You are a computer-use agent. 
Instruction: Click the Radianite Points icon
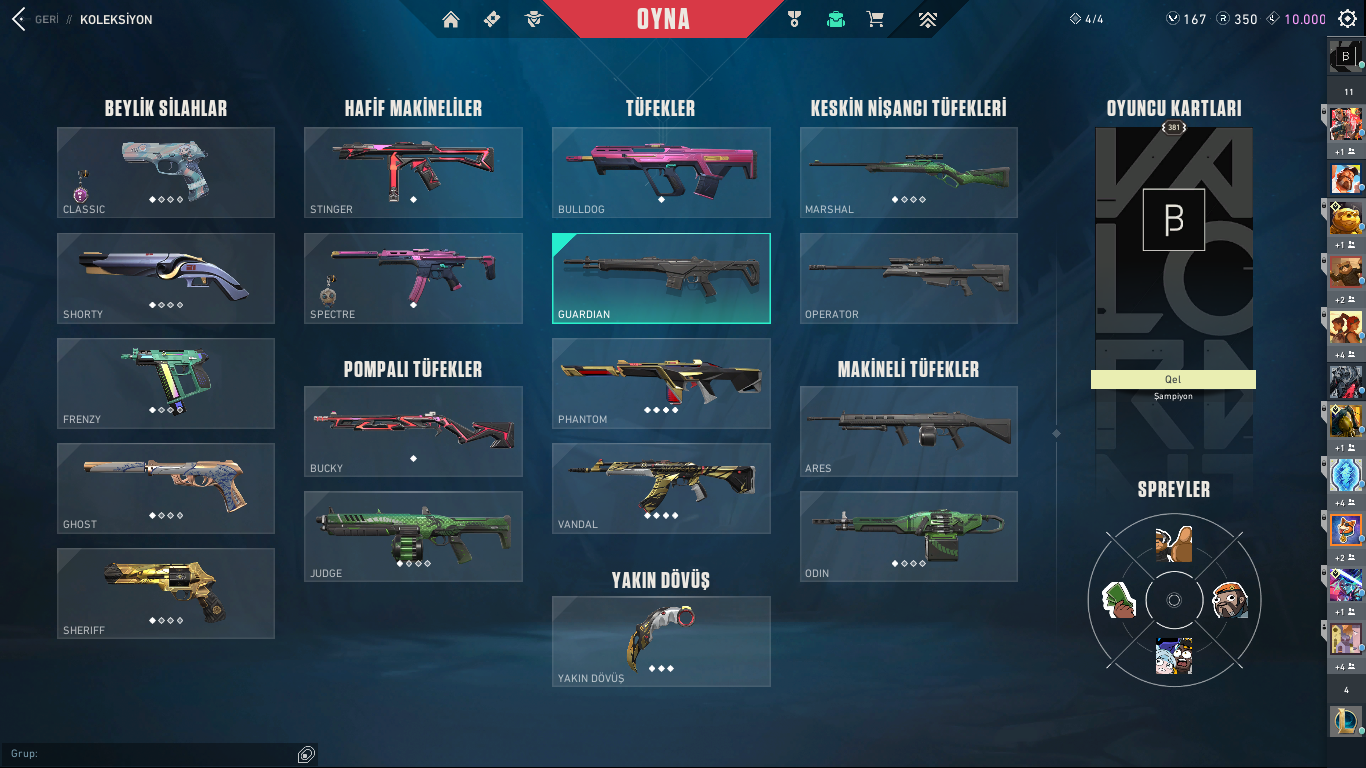tap(1224, 18)
